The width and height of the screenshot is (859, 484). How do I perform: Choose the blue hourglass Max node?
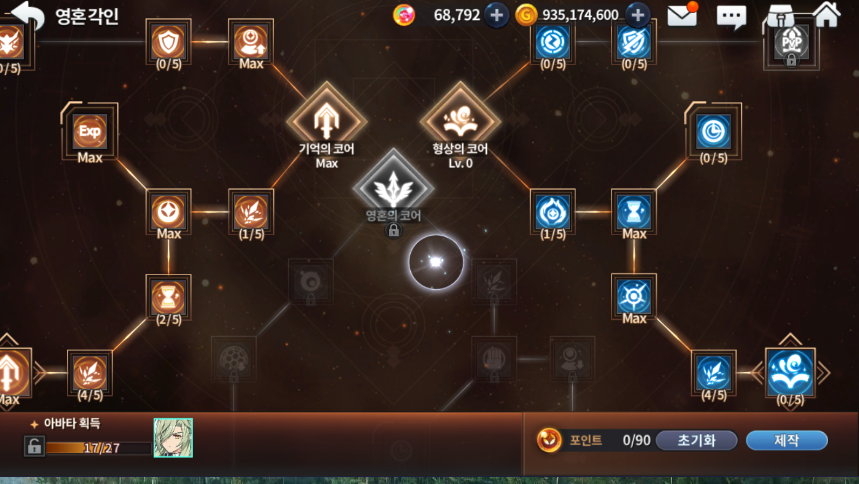[x=634, y=211]
